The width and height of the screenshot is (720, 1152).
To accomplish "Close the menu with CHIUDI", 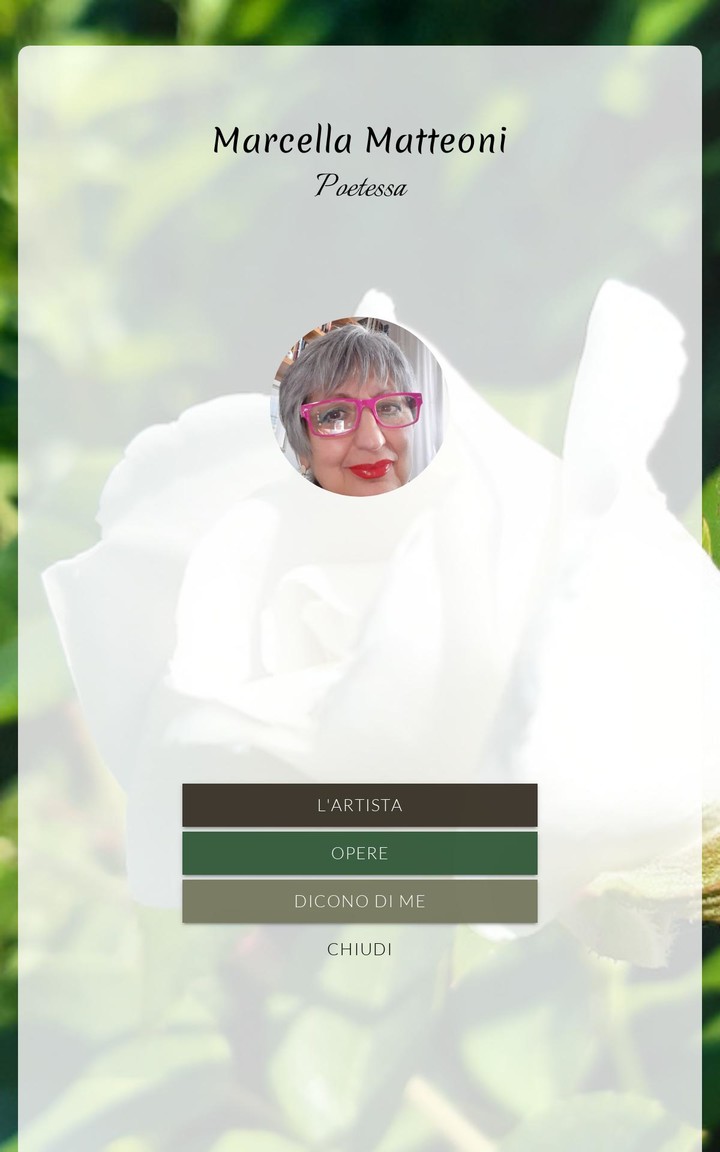I will point(359,949).
